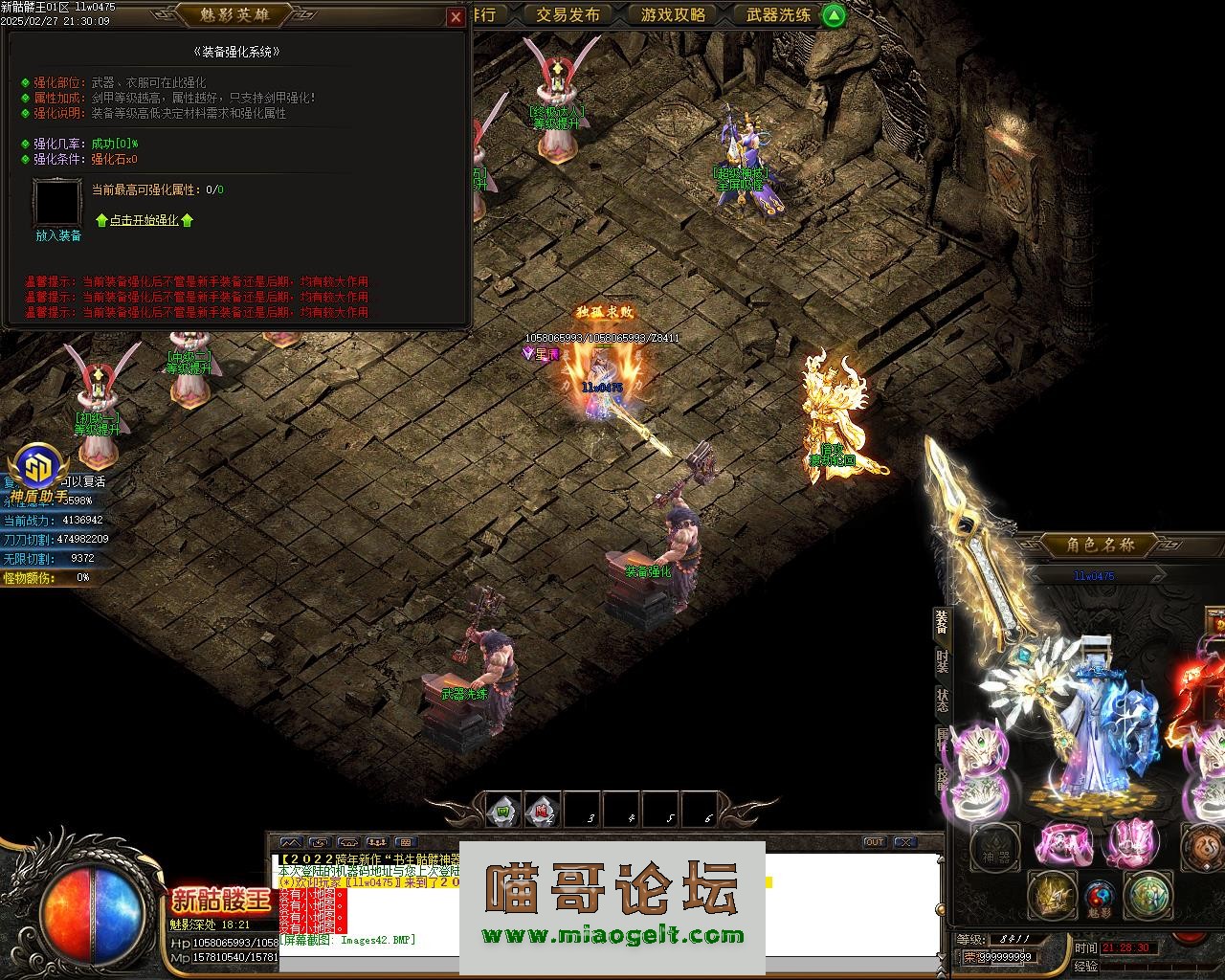Click the green arrow collapse button

[x=834, y=15]
